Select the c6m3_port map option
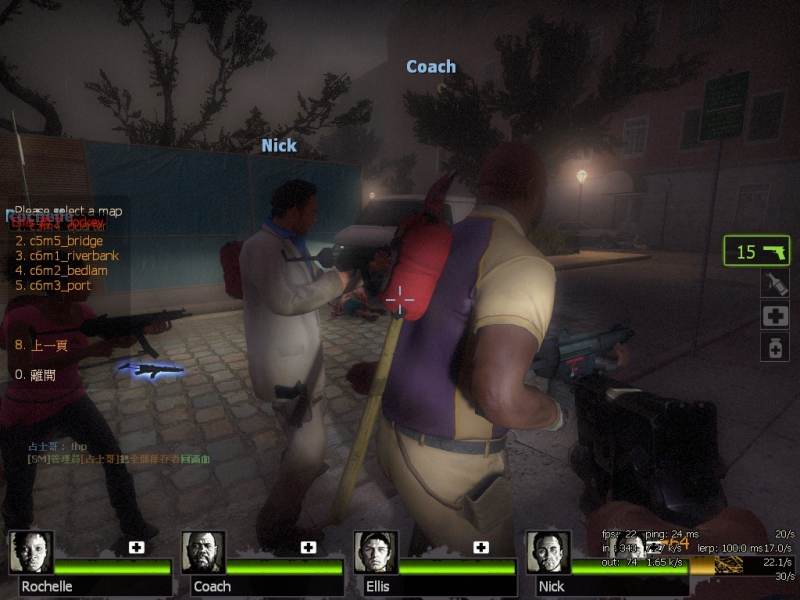The width and height of the screenshot is (800, 600). click(x=54, y=285)
